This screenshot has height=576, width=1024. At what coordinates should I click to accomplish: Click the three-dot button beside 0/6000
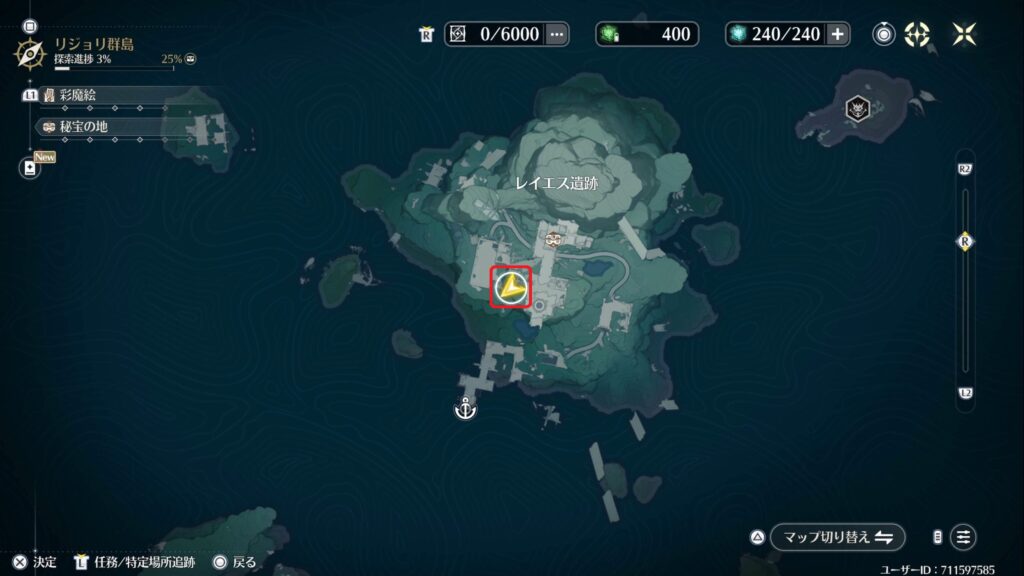pyautogui.click(x=557, y=34)
